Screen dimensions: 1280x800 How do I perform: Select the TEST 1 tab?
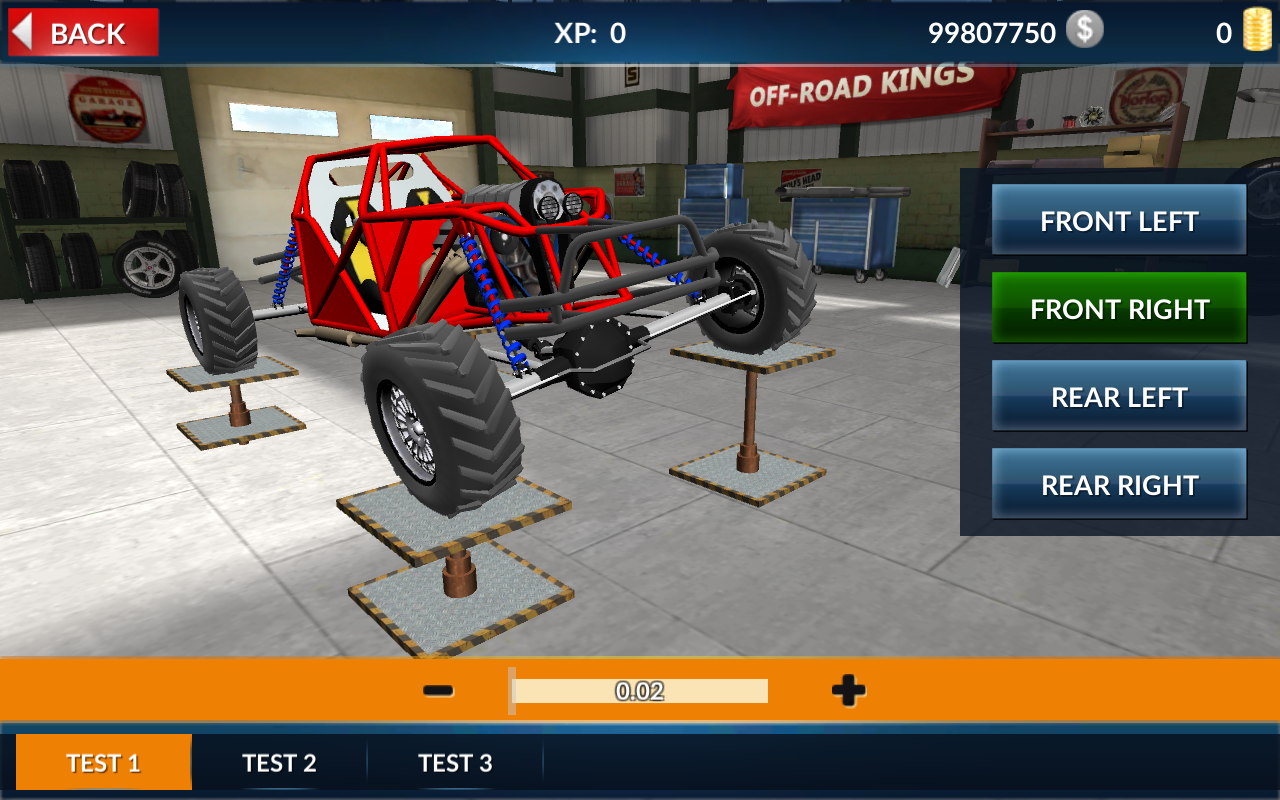(104, 762)
